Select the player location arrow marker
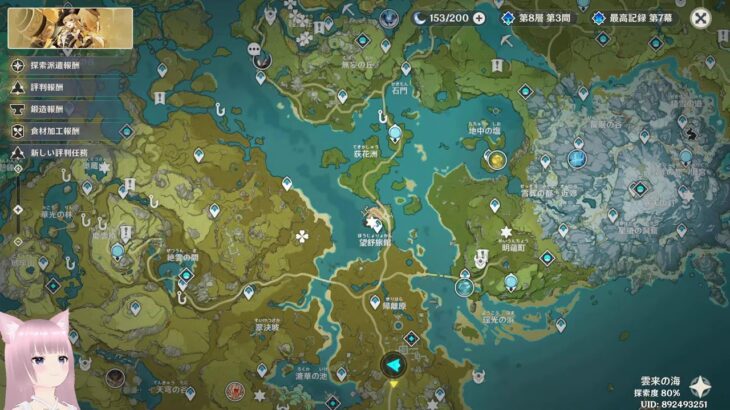 click(x=393, y=367)
